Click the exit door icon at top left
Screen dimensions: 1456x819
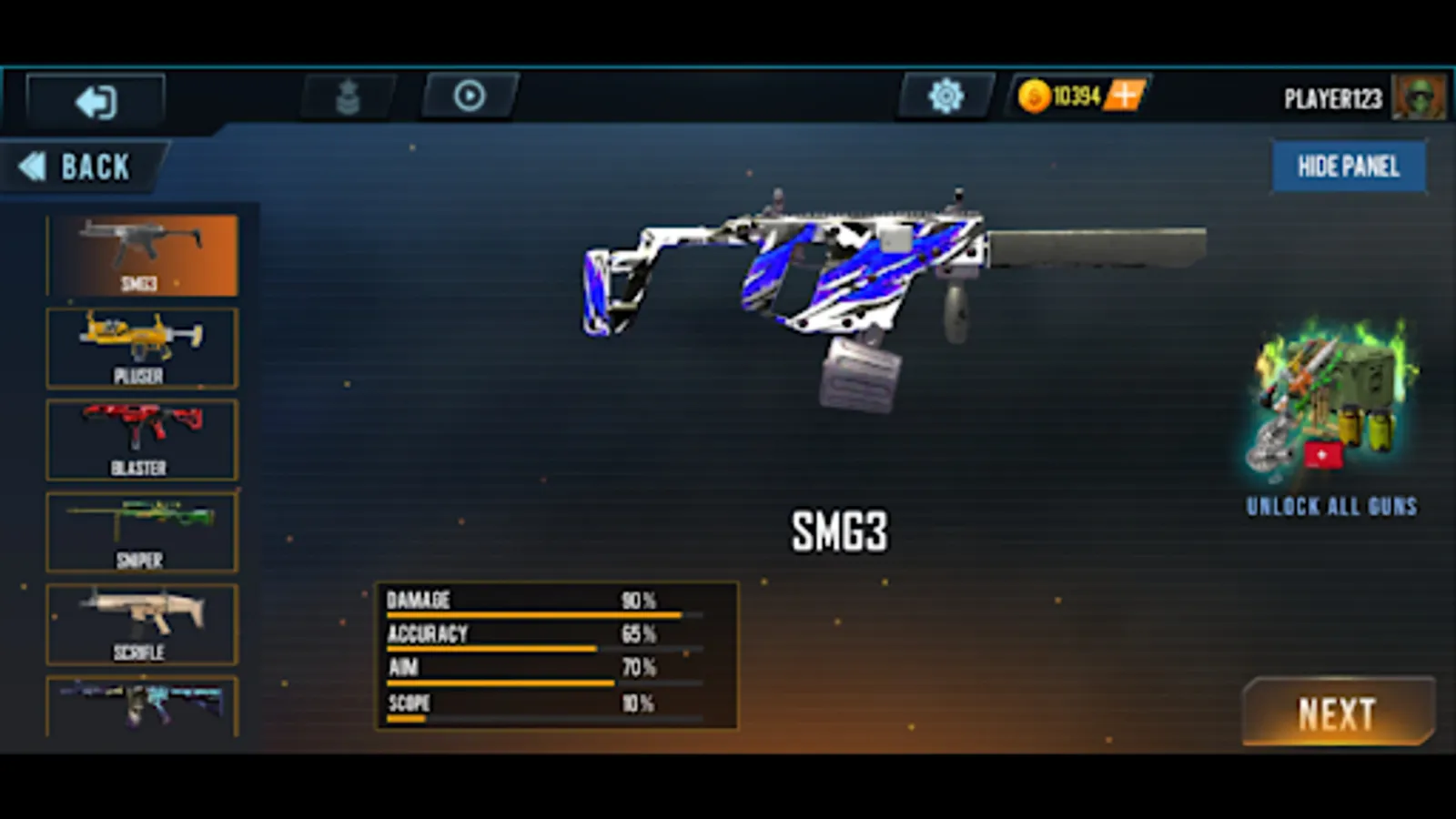(96, 101)
